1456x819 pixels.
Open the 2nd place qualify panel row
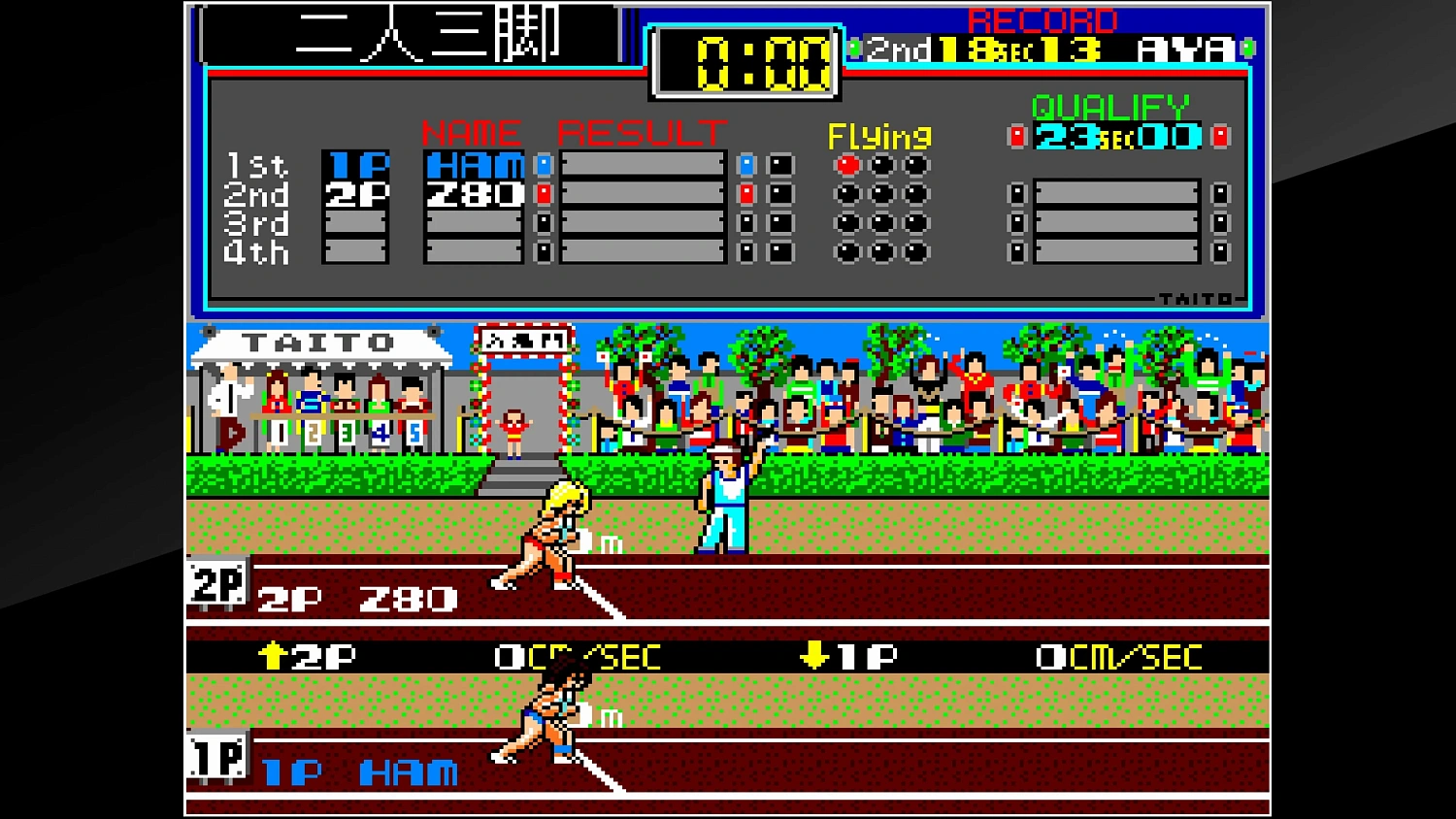[x=1116, y=193]
